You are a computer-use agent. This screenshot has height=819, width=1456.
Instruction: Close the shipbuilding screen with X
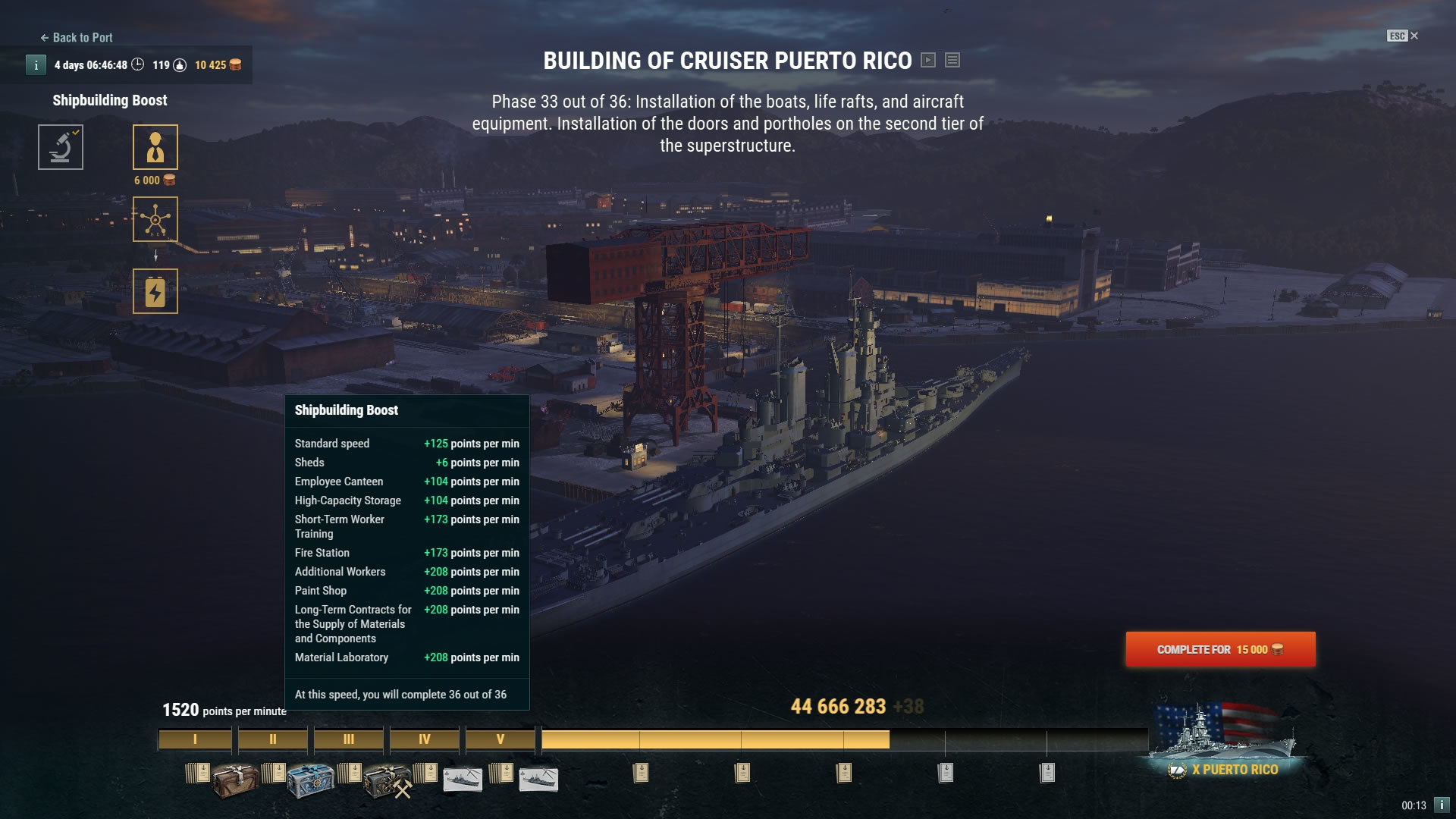(1414, 36)
